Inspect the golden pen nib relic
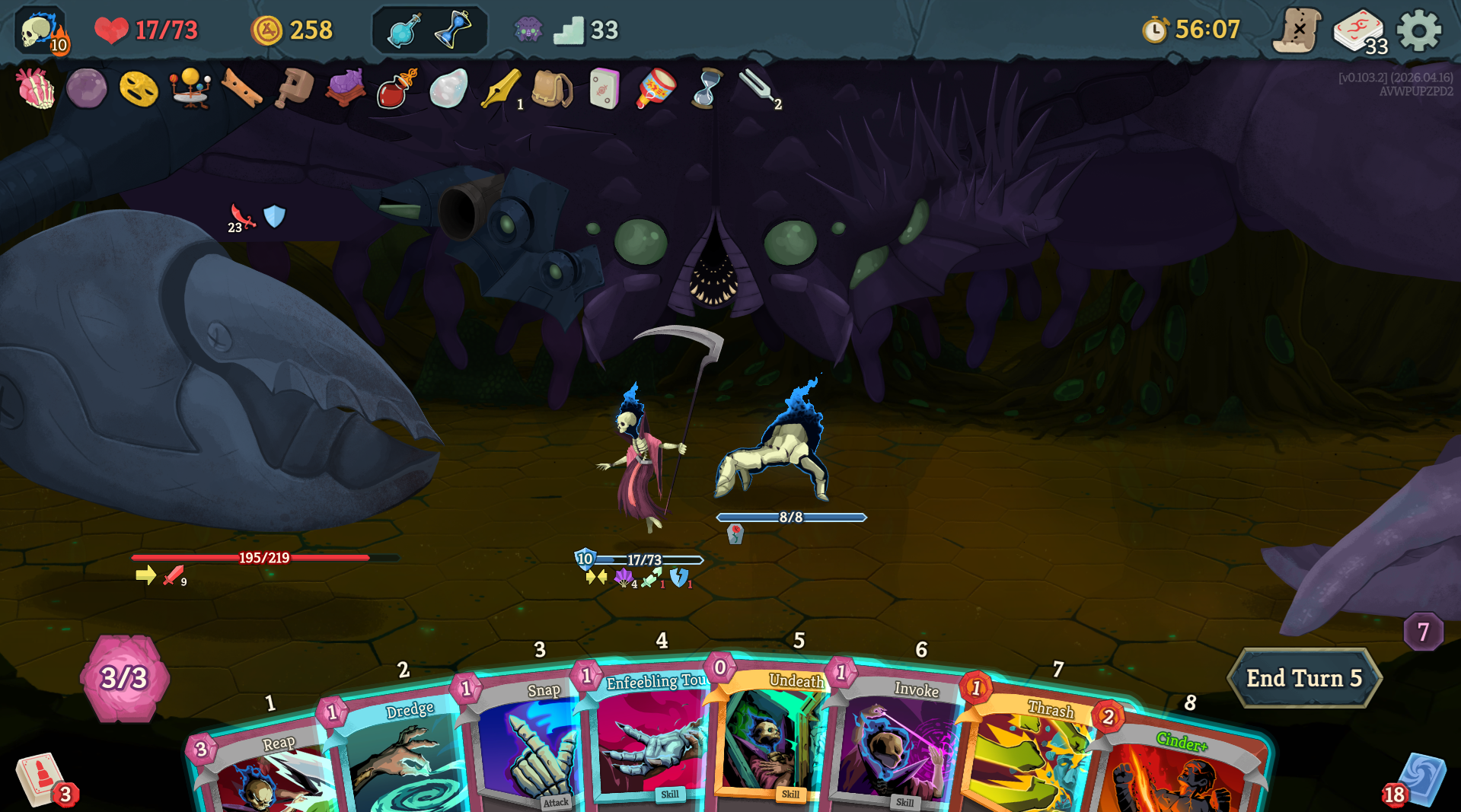 tap(500, 89)
